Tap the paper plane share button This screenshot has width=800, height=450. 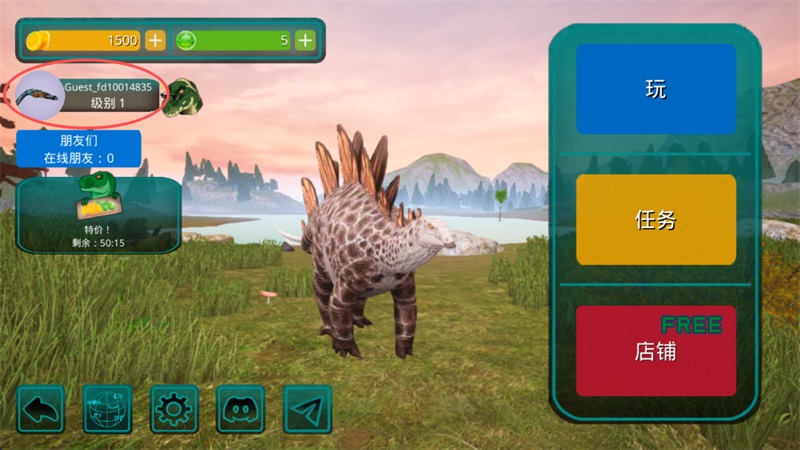tap(308, 409)
